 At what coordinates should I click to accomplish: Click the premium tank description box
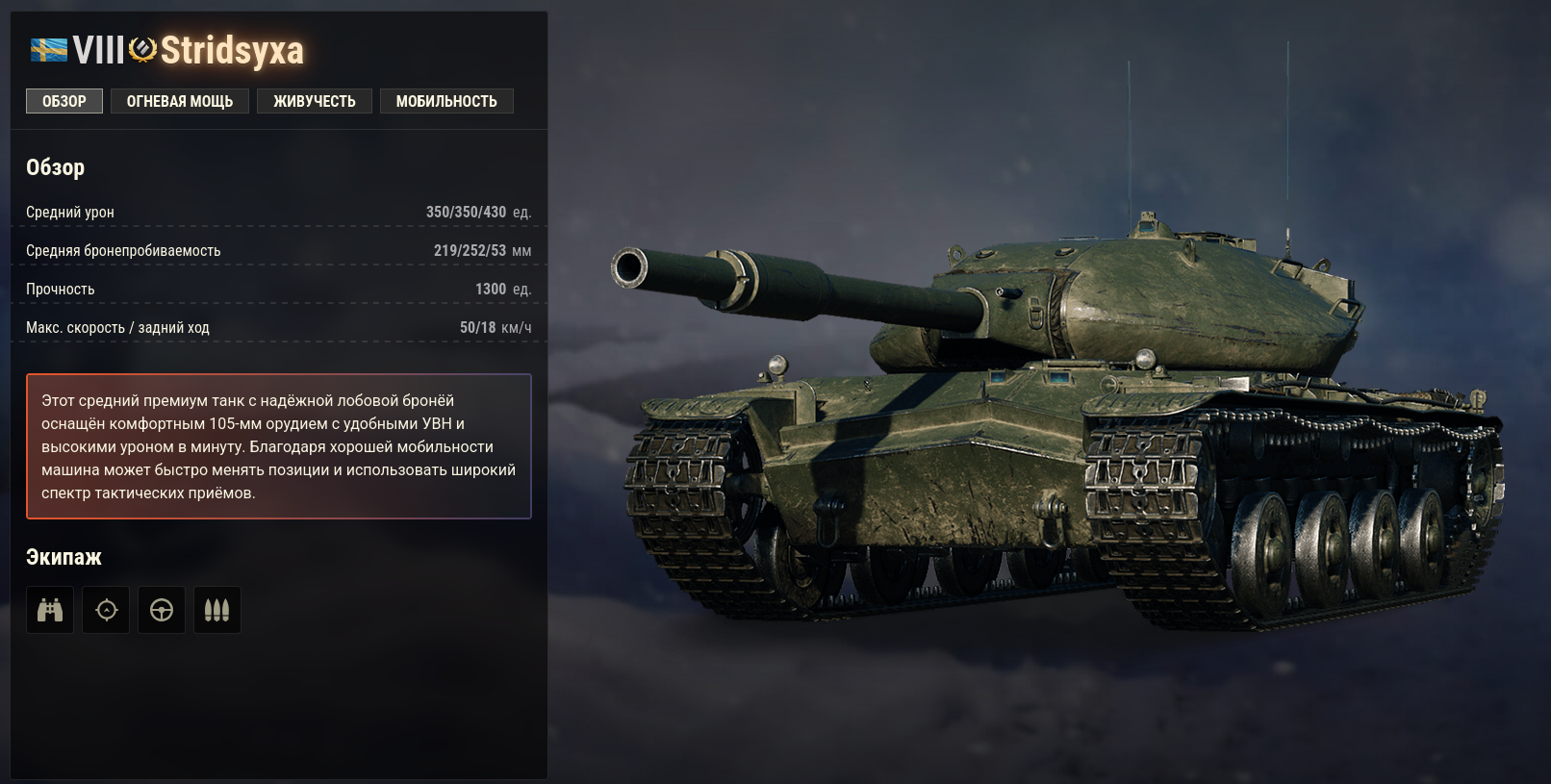point(279,444)
